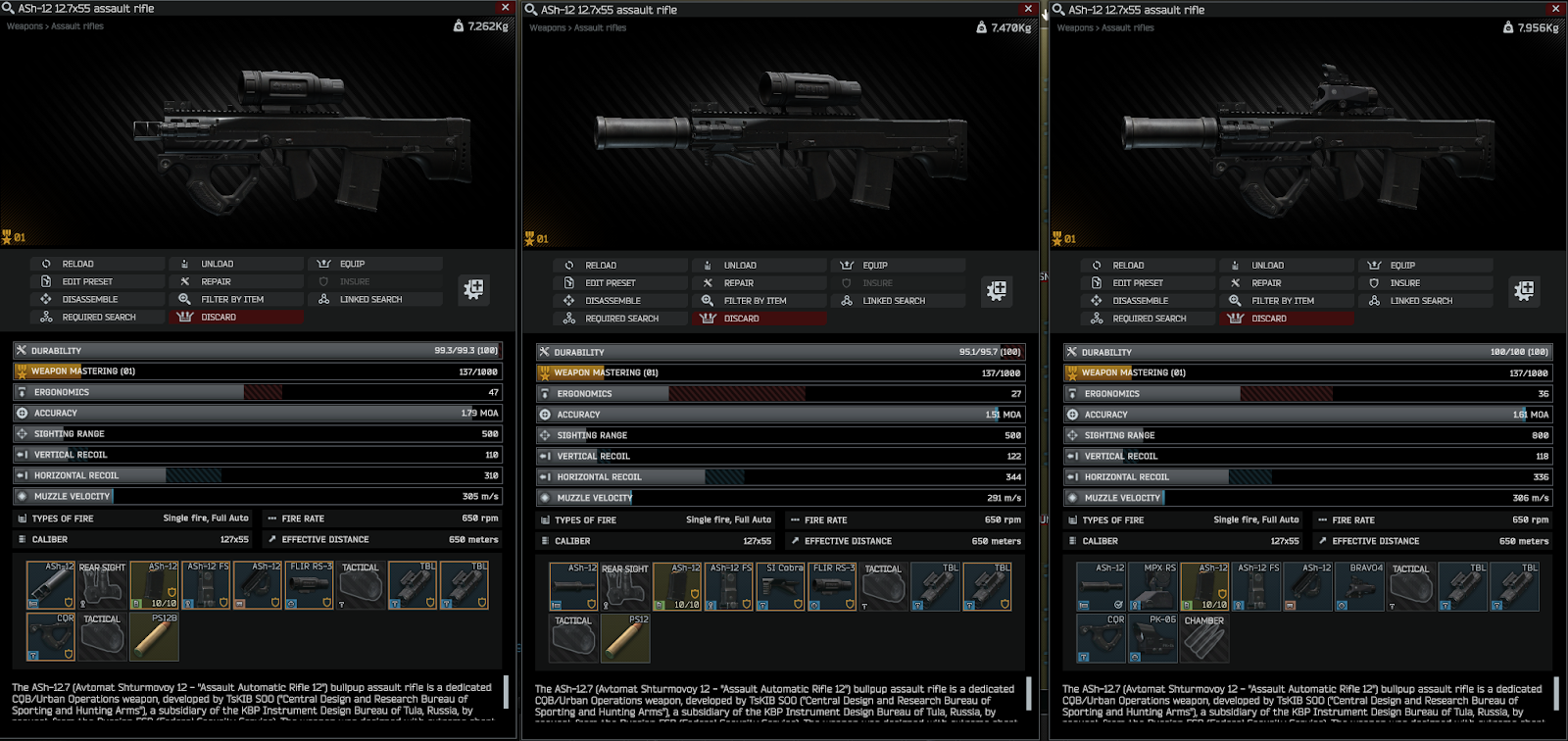Close the 7.956Kg ASh-12 inspect window
1568x741 pixels.
point(1555,9)
